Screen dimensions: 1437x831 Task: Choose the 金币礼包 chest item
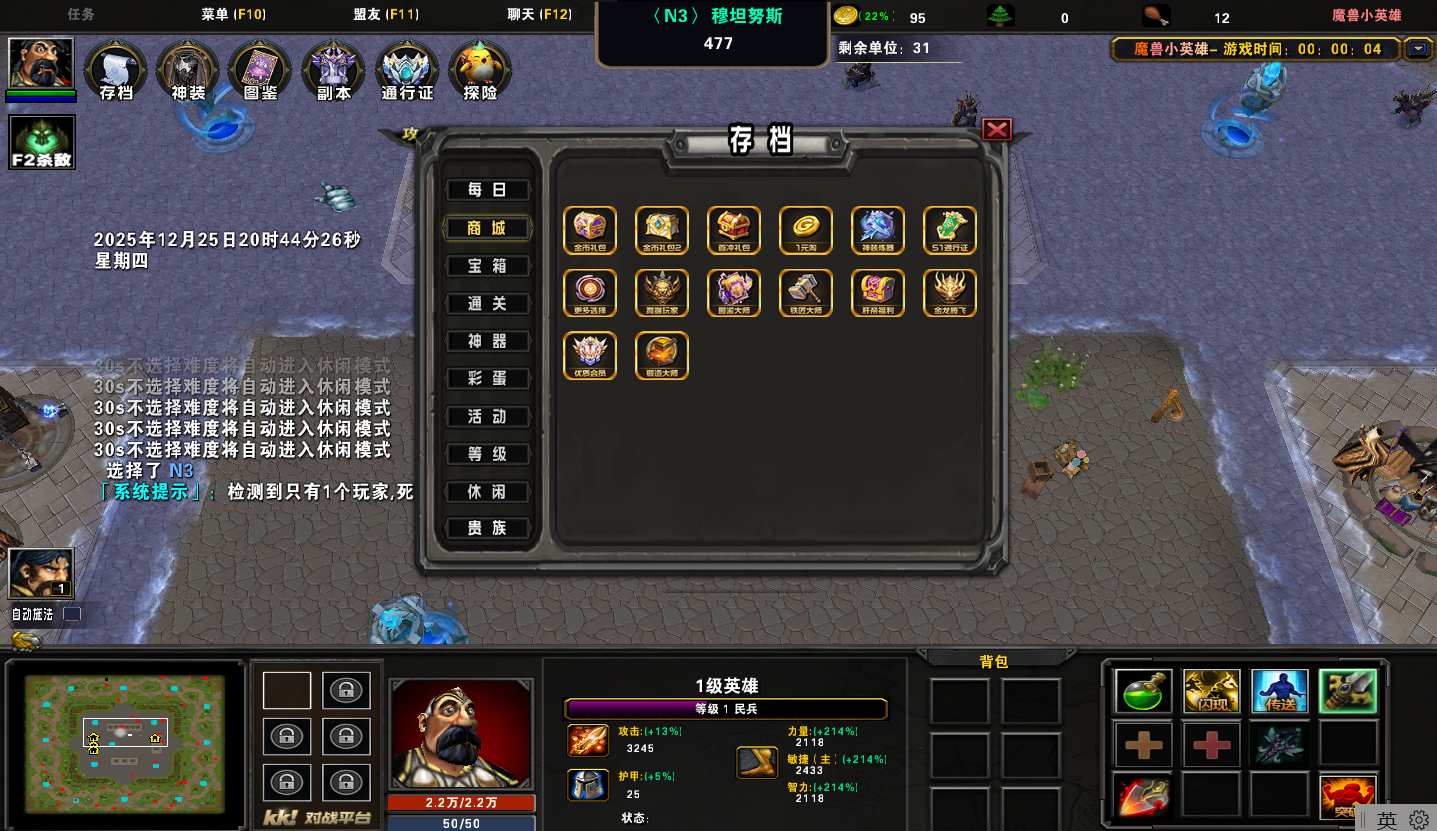(590, 230)
